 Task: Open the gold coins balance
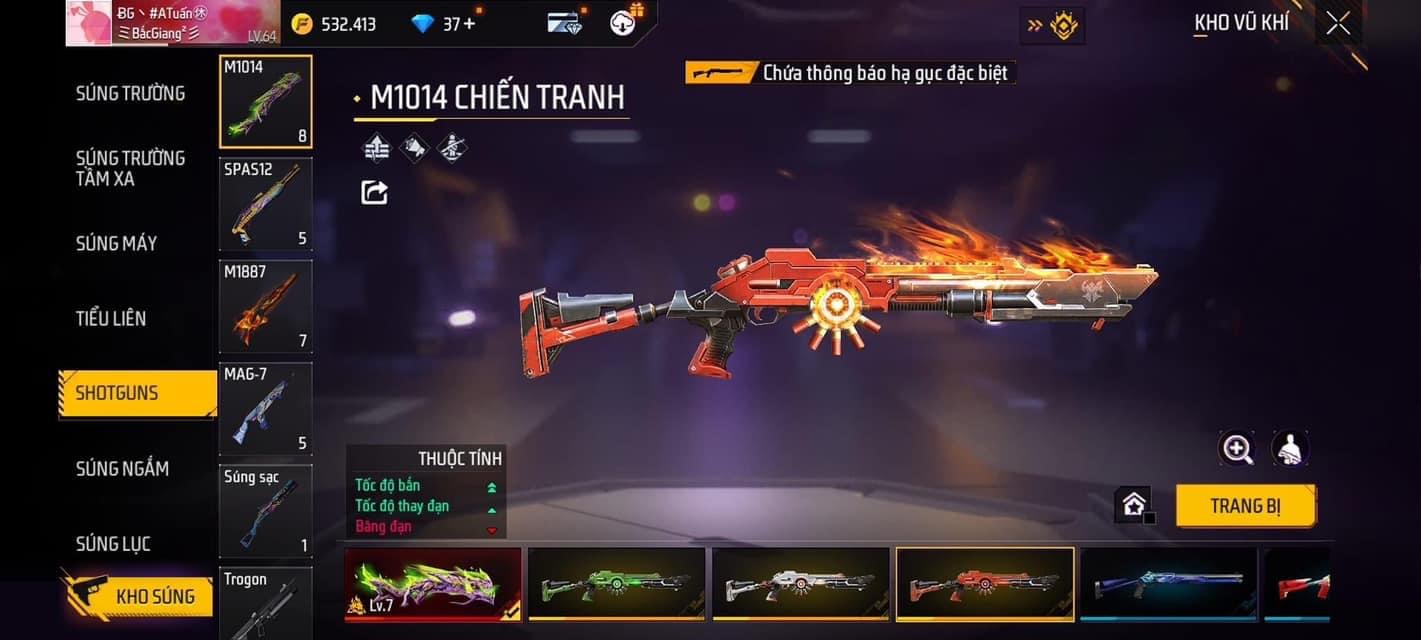coord(334,24)
